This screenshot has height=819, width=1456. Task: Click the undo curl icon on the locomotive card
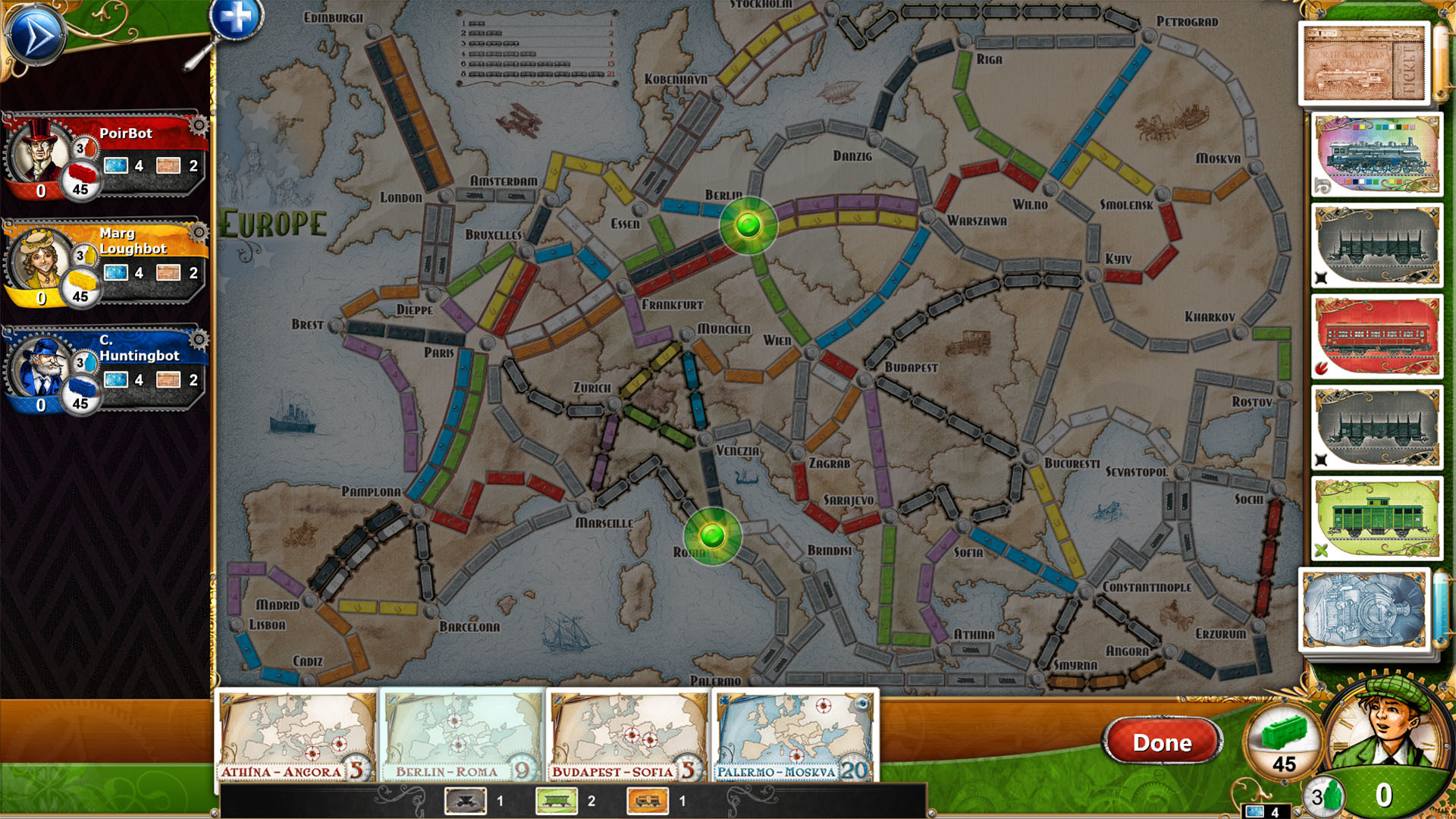tap(1322, 184)
